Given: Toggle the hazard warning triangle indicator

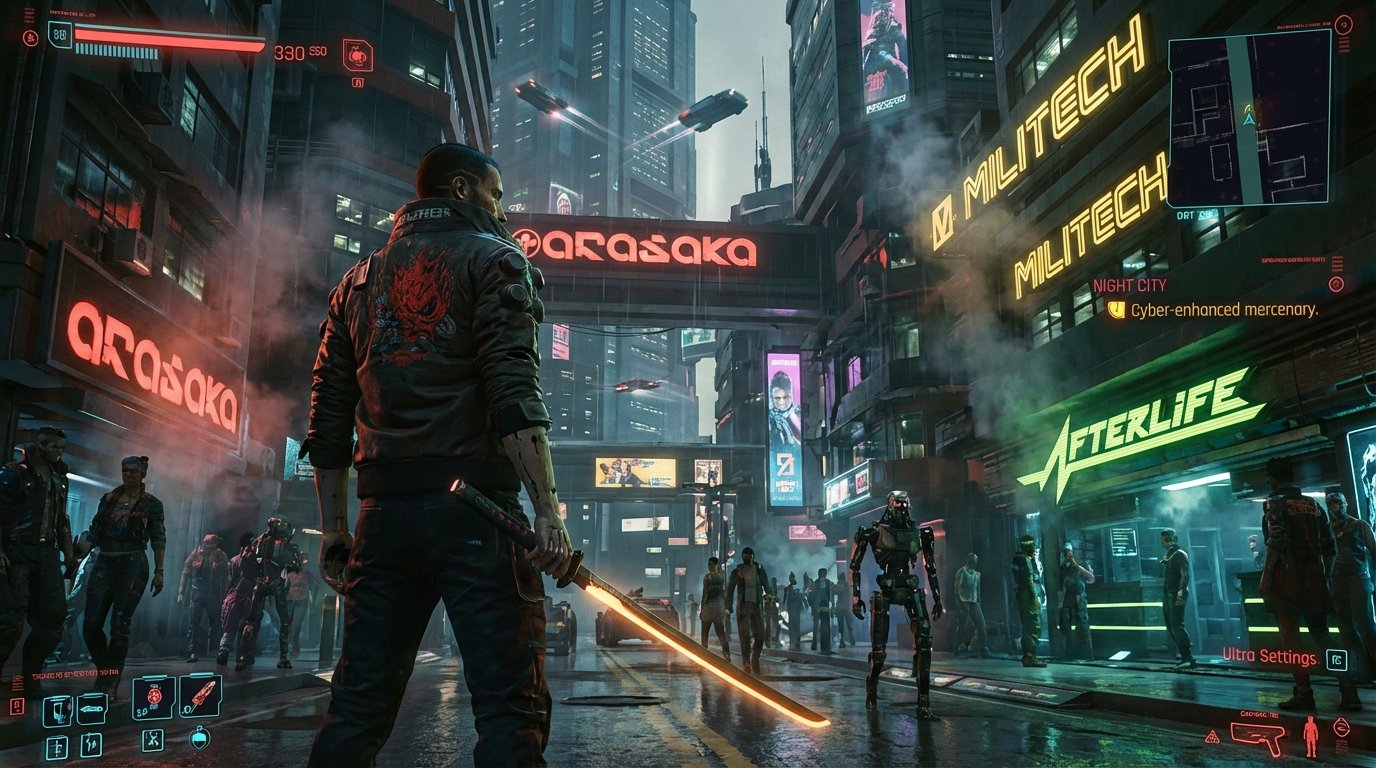Looking at the screenshot, I should click(1212, 737).
